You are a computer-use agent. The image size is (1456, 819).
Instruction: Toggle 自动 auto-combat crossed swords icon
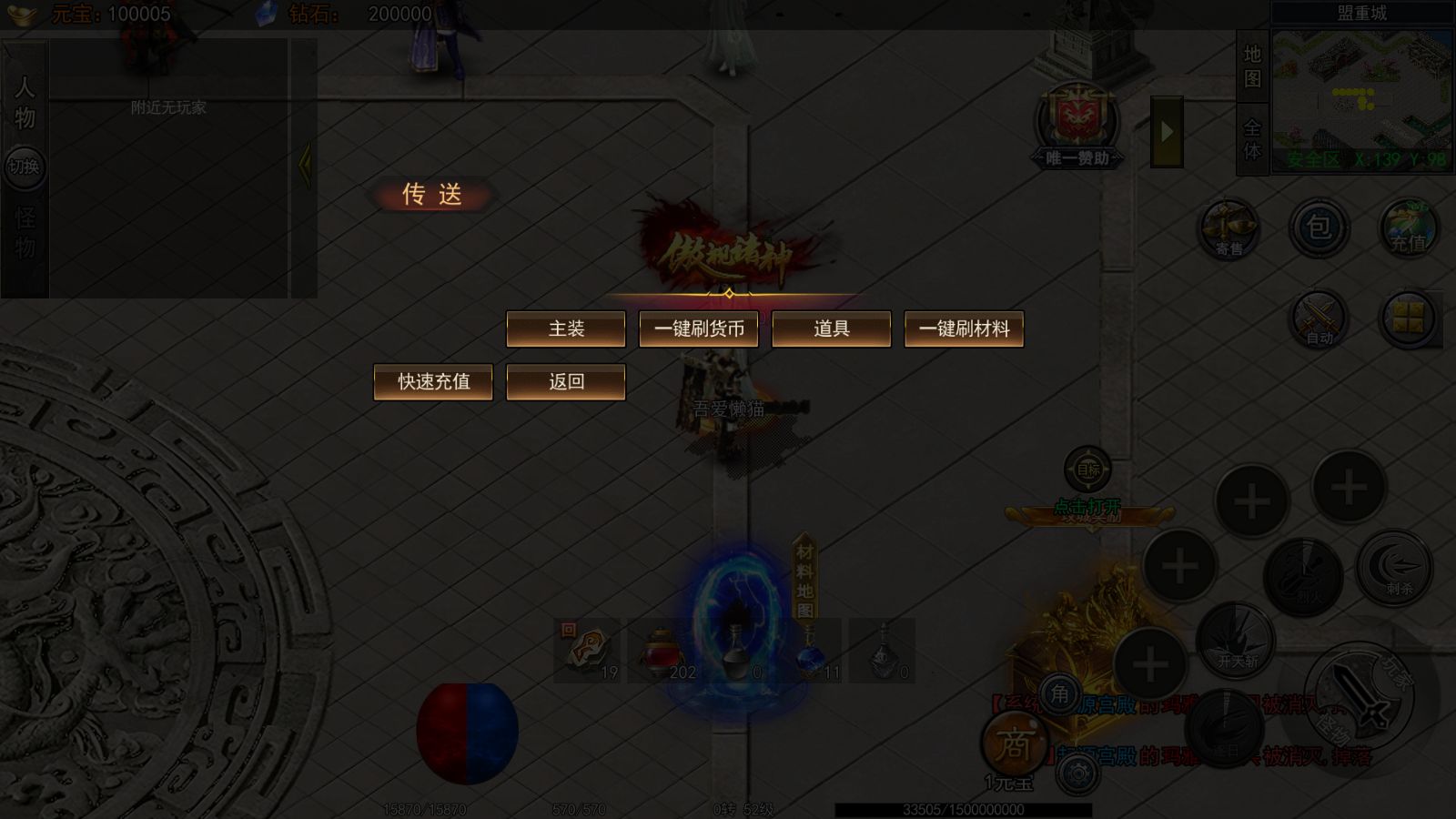[x=1319, y=319]
